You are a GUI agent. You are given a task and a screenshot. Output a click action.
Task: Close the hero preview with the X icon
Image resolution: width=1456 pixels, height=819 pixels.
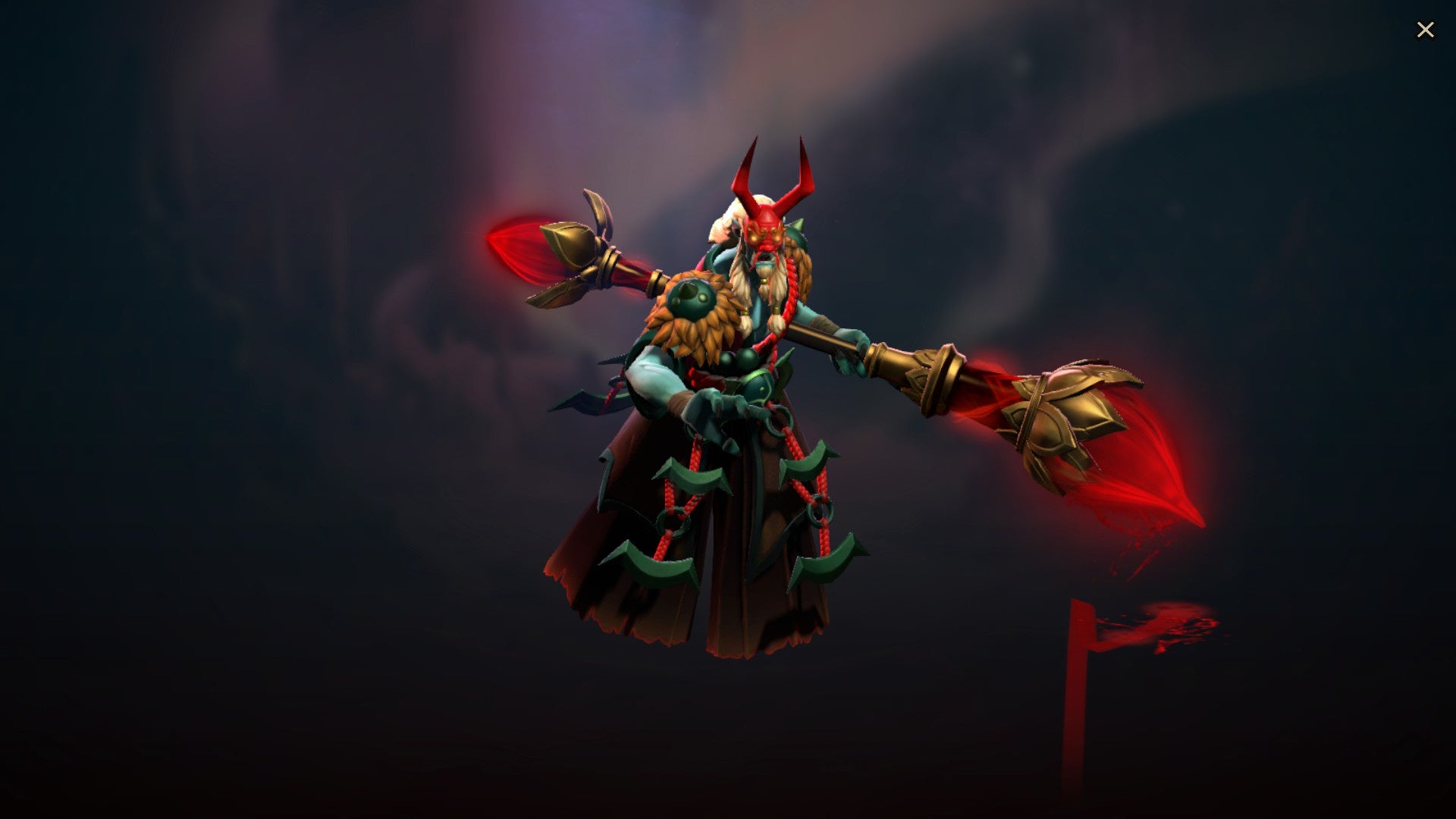pyautogui.click(x=1426, y=29)
